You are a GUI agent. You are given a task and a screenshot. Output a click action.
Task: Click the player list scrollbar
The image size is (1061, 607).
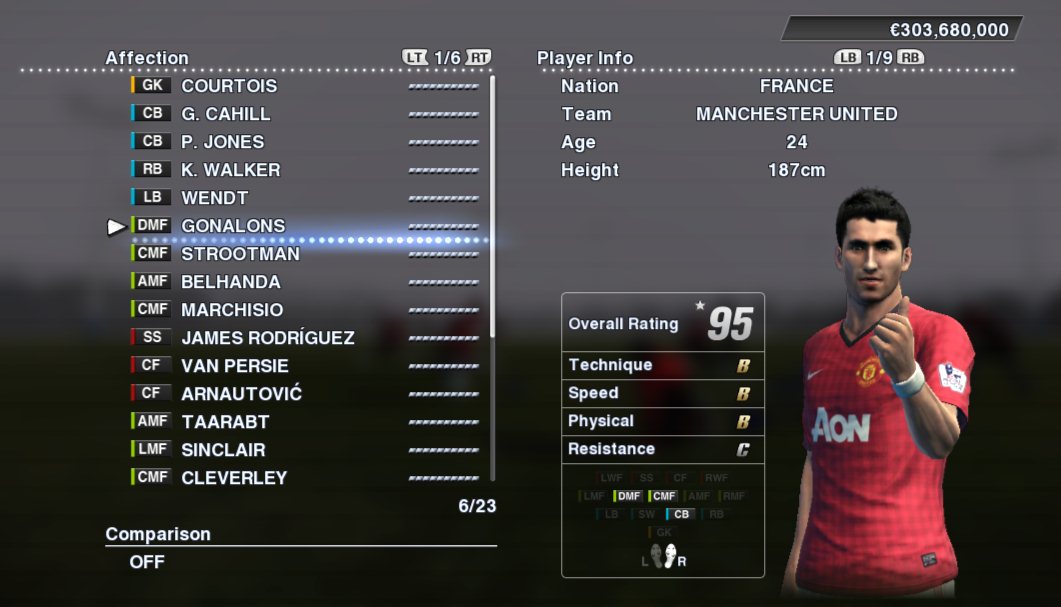coord(492,280)
